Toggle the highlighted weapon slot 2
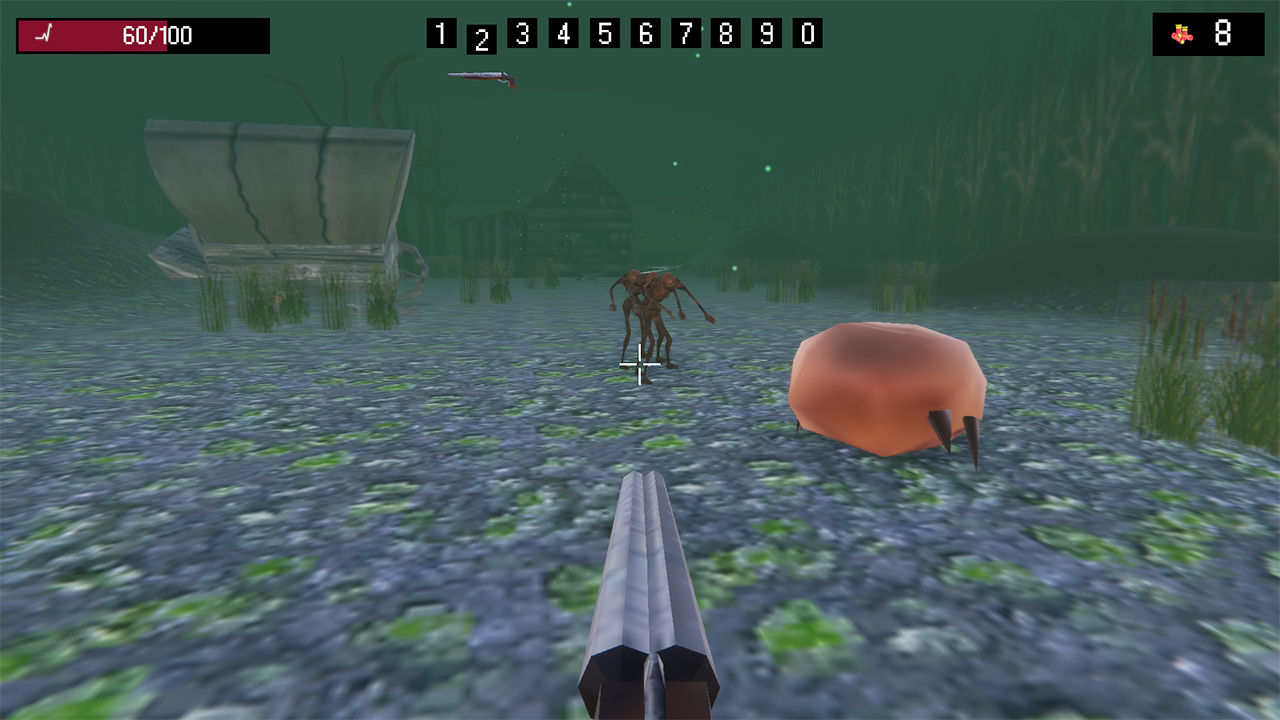Image resolution: width=1280 pixels, height=720 pixels. coord(482,38)
